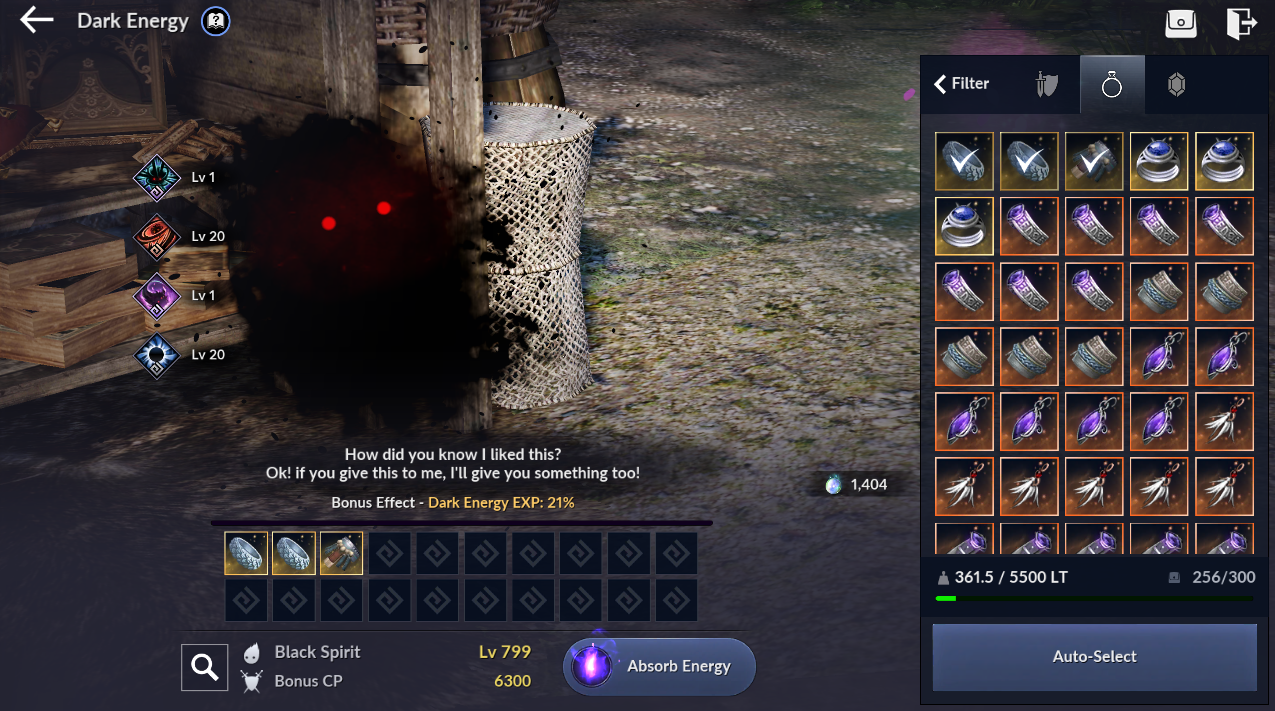Remove the dark gear item from absorb slots
Image resolution: width=1275 pixels, height=711 pixels.
[341, 553]
